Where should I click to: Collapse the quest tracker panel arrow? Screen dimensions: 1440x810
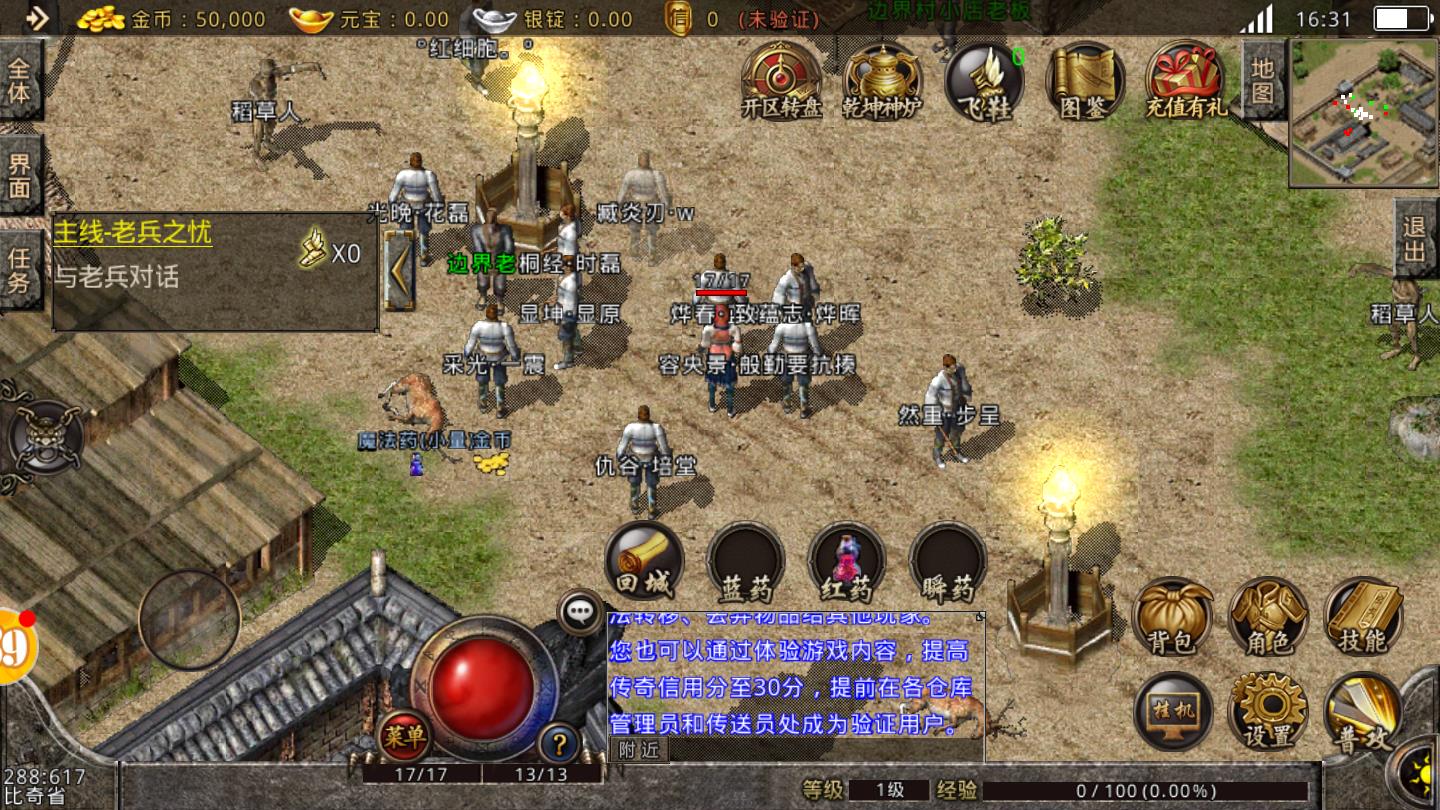tap(400, 270)
